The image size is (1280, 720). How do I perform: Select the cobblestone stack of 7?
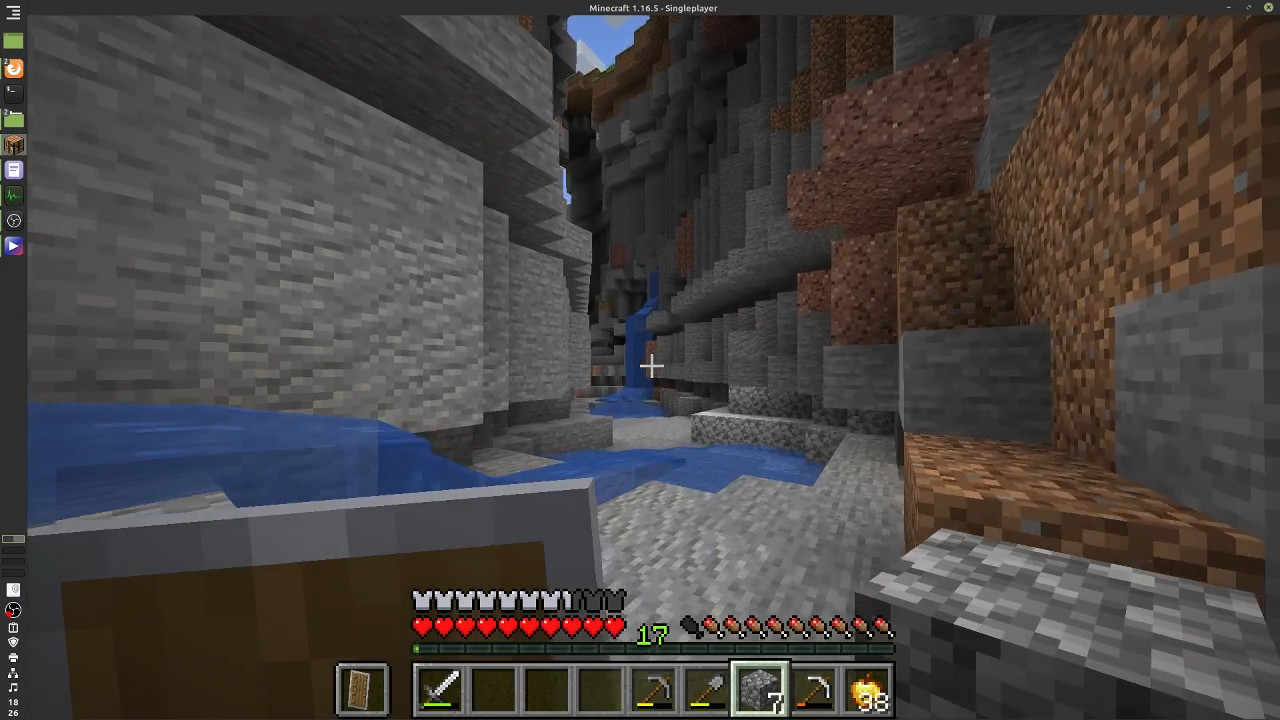760,690
